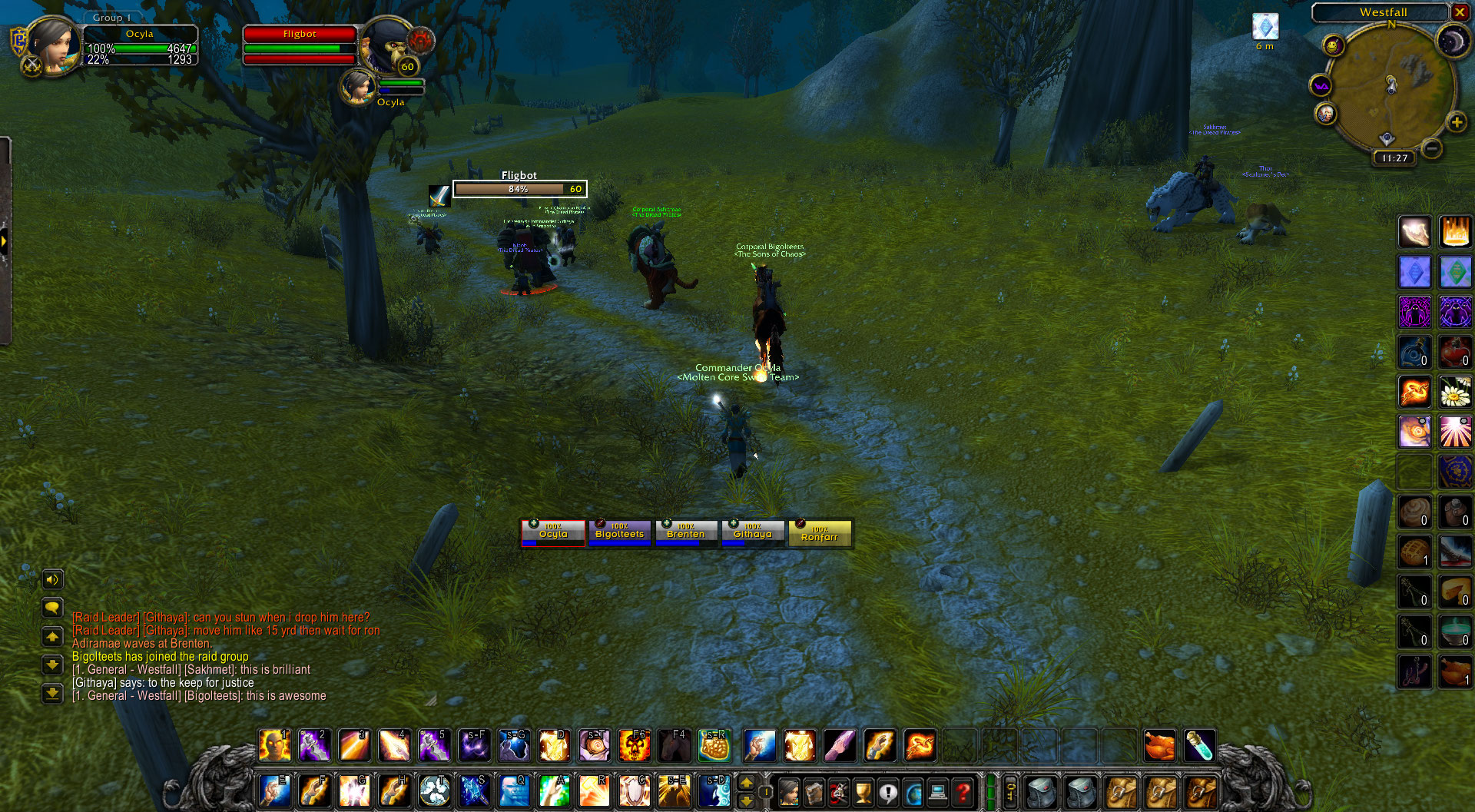Zoom out the minimap with the minus button
1475x812 pixels.
(1430, 147)
